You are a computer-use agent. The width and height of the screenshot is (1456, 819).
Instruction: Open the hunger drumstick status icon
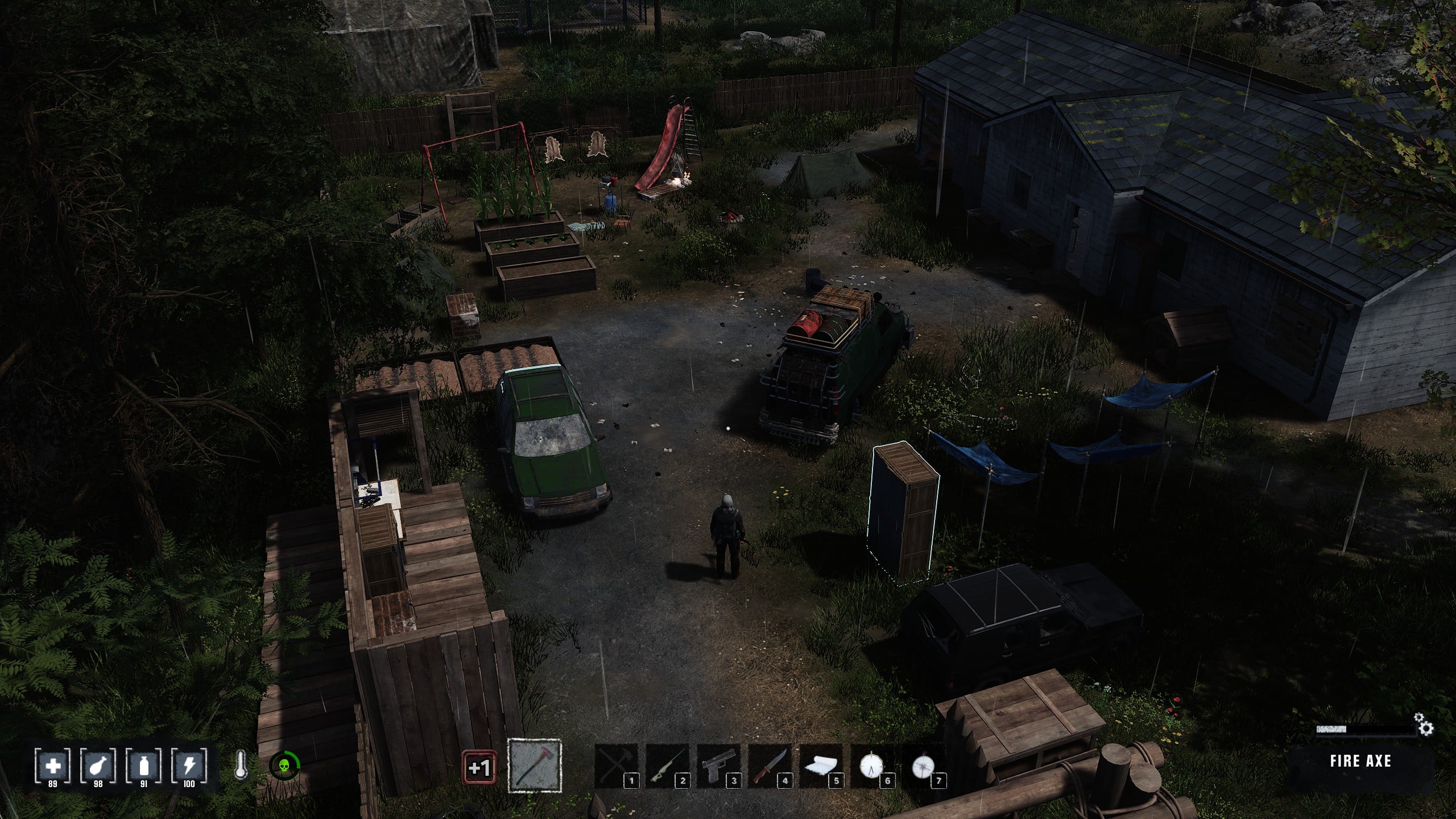(x=98, y=766)
